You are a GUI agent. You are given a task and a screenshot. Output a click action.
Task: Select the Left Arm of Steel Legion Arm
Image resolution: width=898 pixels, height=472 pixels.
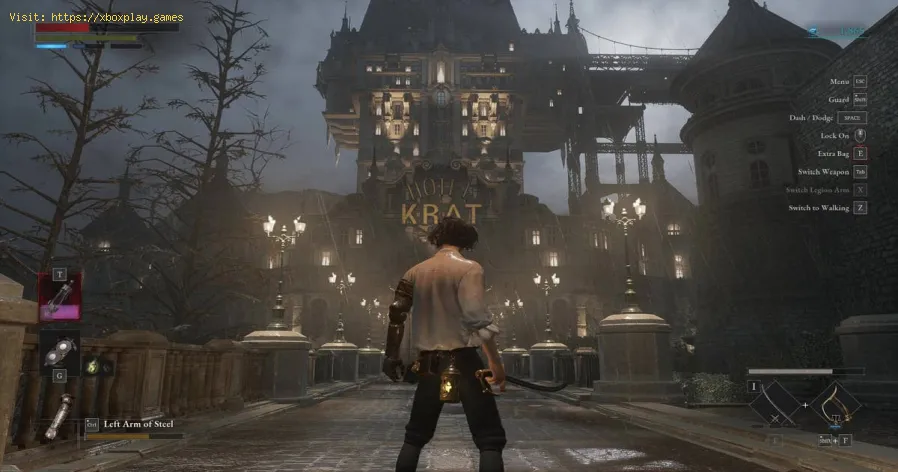click(59, 416)
